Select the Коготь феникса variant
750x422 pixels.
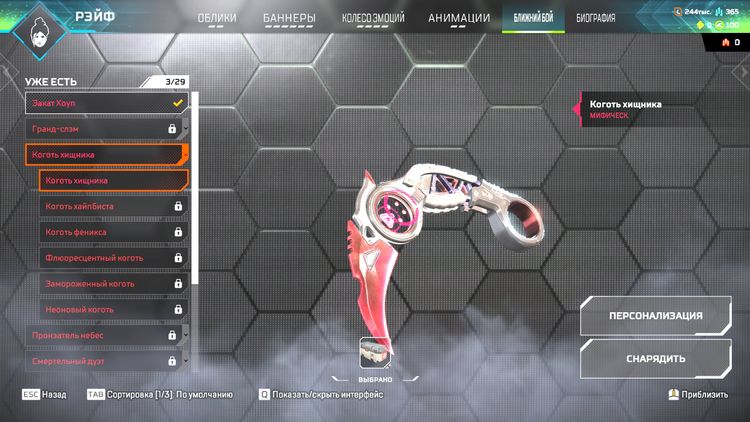click(113, 232)
